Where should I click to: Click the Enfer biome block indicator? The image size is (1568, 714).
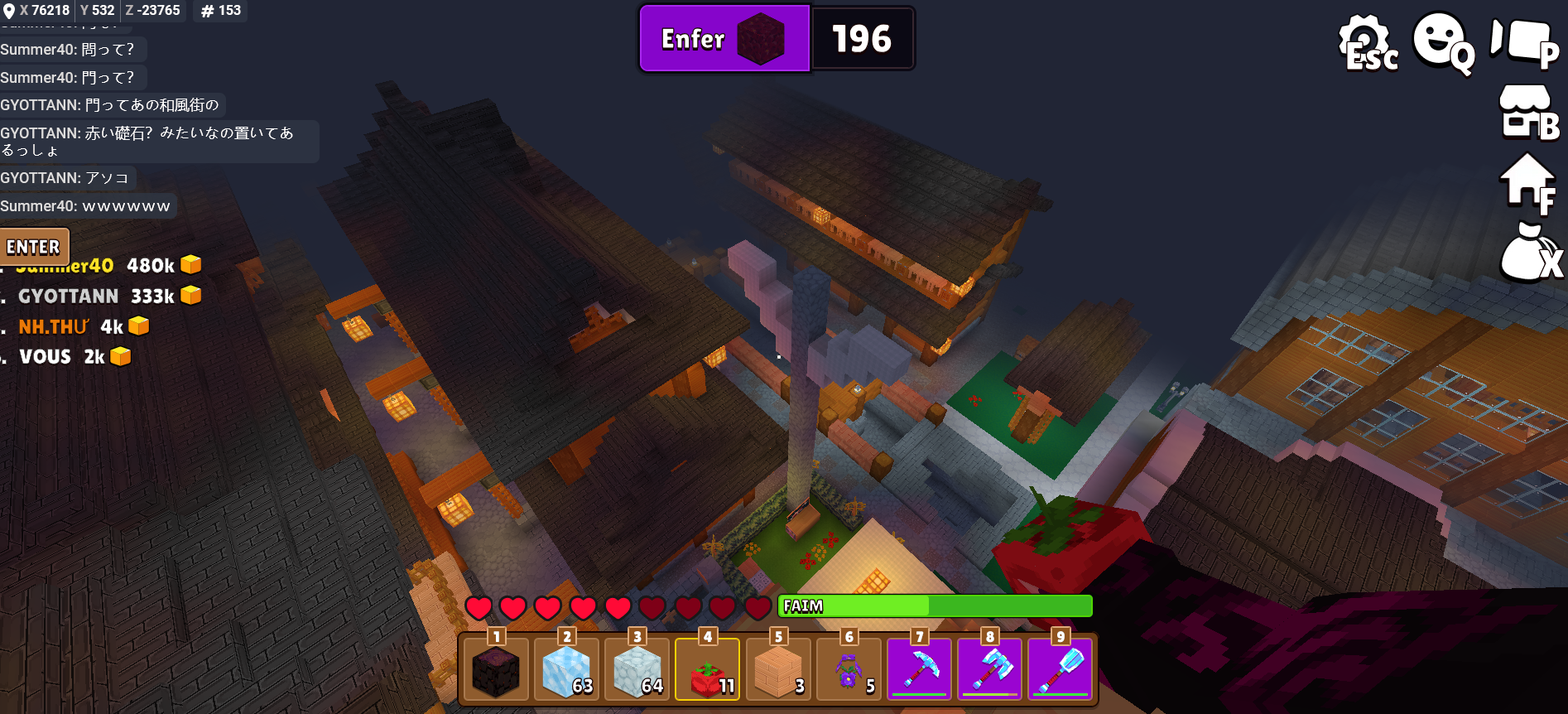click(x=724, y=39)
